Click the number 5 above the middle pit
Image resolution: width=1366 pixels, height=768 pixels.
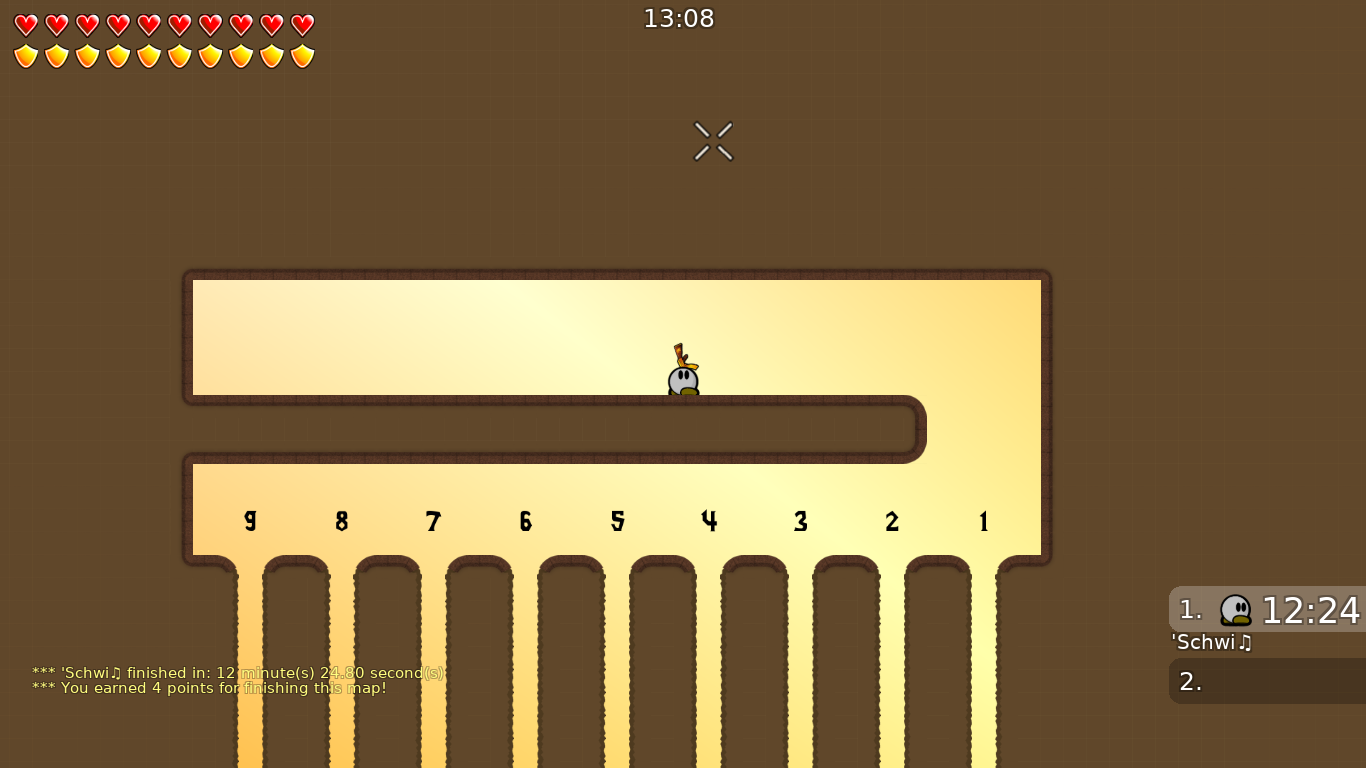pos(618,520)
